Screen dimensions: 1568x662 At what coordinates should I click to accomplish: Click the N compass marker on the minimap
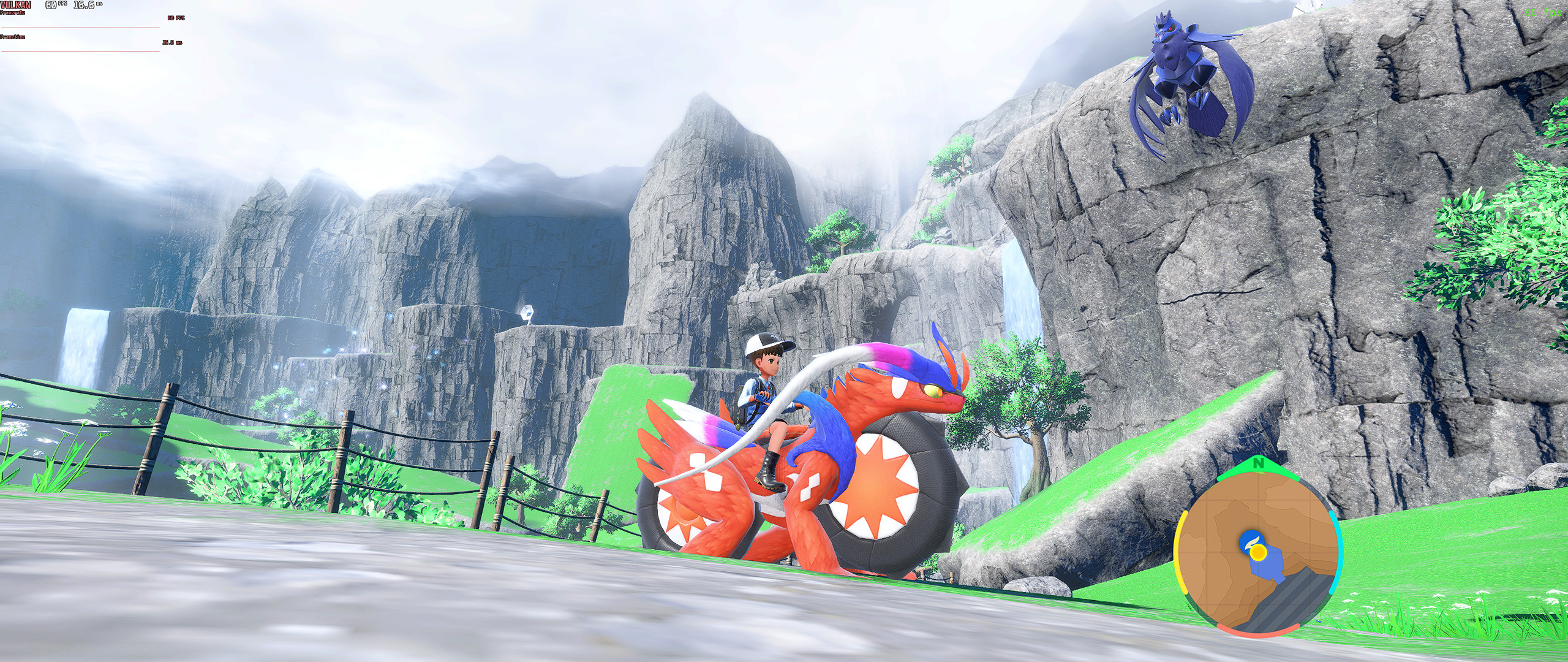(x=1259, y=463)
